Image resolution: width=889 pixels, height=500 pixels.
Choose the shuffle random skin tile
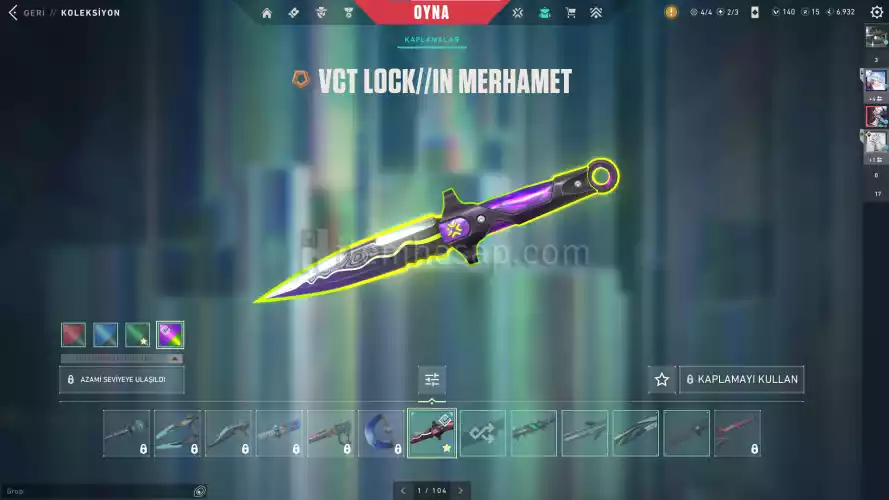tap(483, 433)
